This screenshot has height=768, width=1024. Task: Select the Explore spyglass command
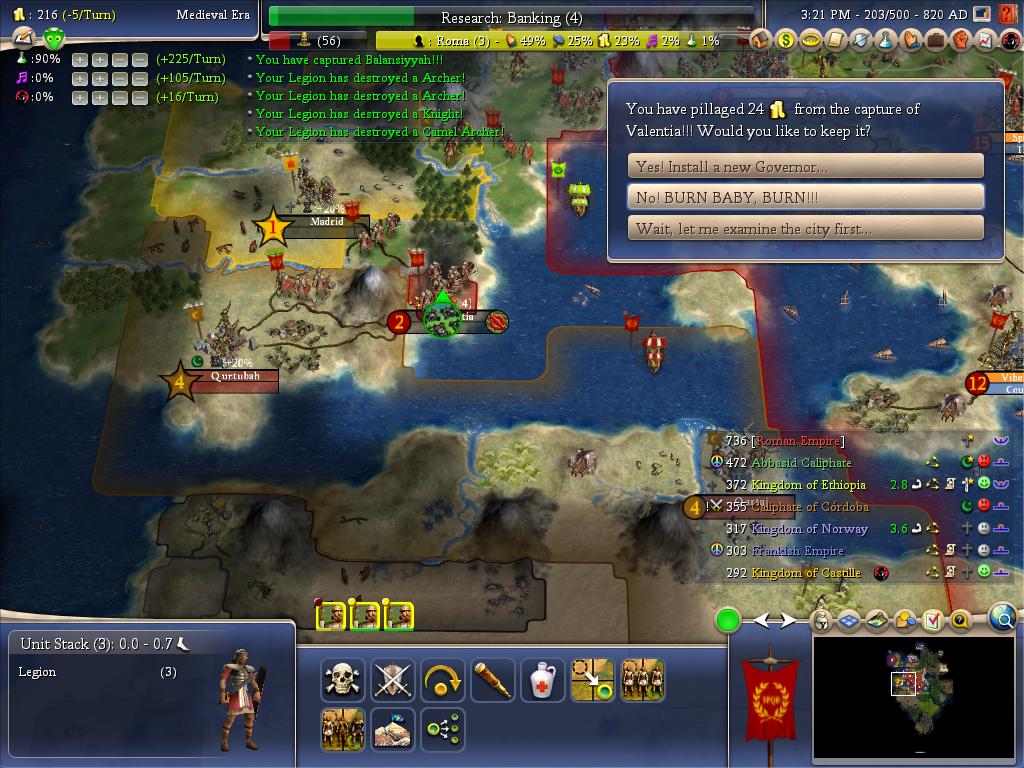tap(492, 680)
